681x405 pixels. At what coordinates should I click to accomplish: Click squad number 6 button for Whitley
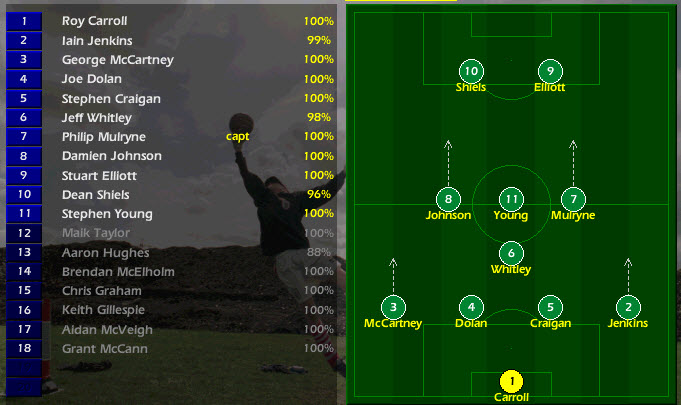[23, 117]
